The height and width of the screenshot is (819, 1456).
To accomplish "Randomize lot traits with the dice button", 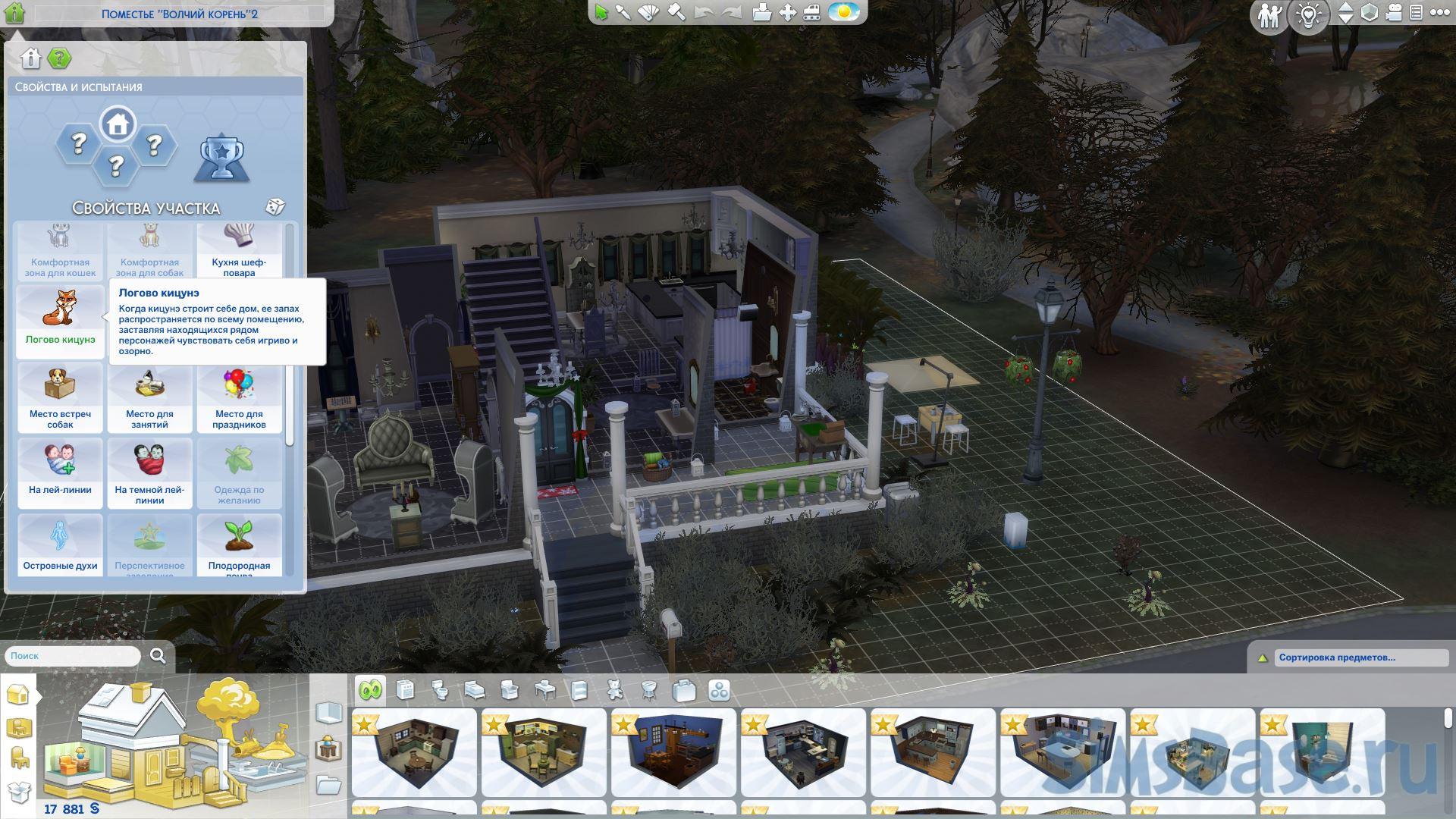I will click(x=275, y=207).
